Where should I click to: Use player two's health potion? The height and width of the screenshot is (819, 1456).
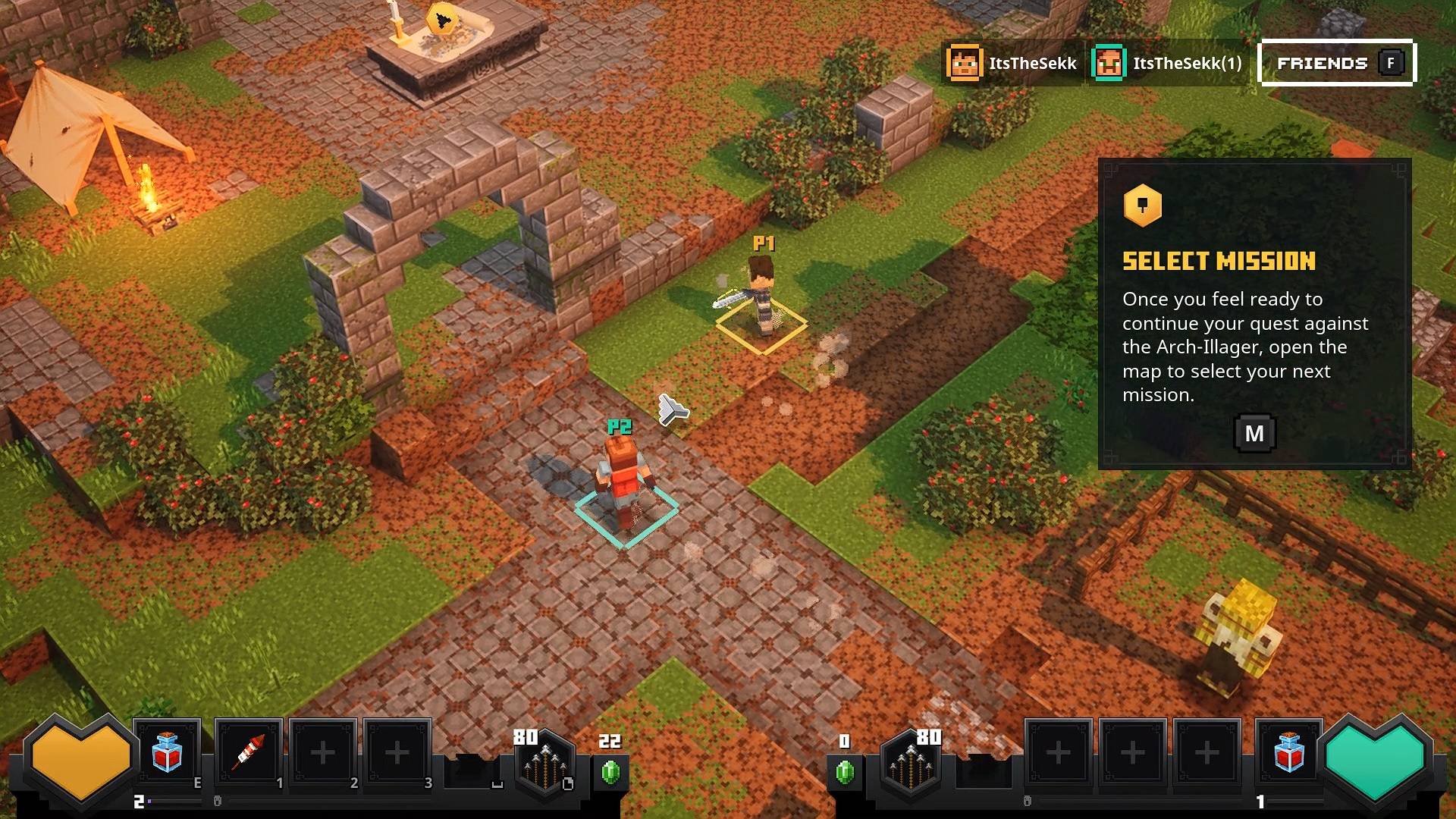click(x=1288, y=753)
